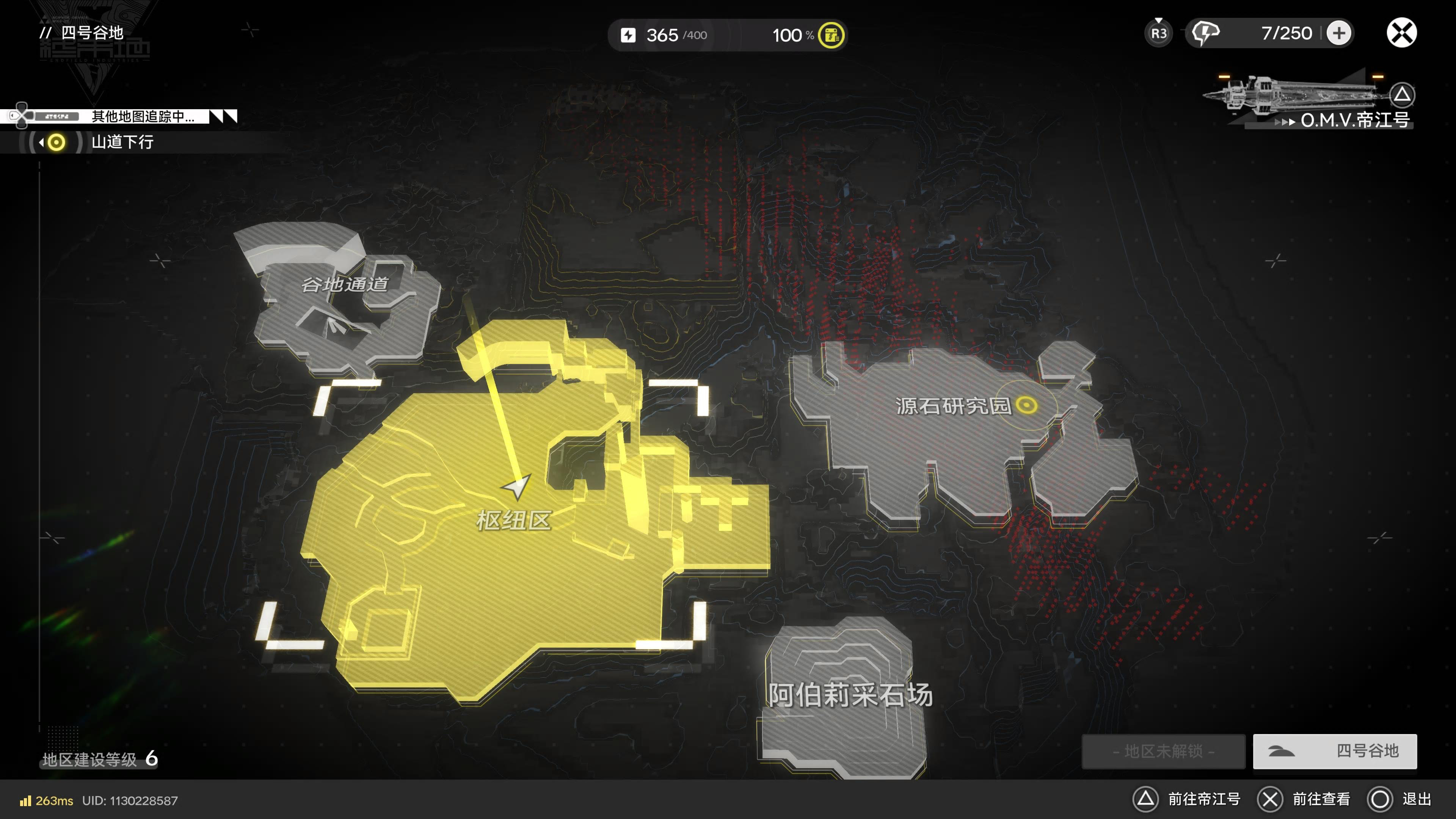Close the map with the X button
1456x819 pixels.
pos(1401,33)
